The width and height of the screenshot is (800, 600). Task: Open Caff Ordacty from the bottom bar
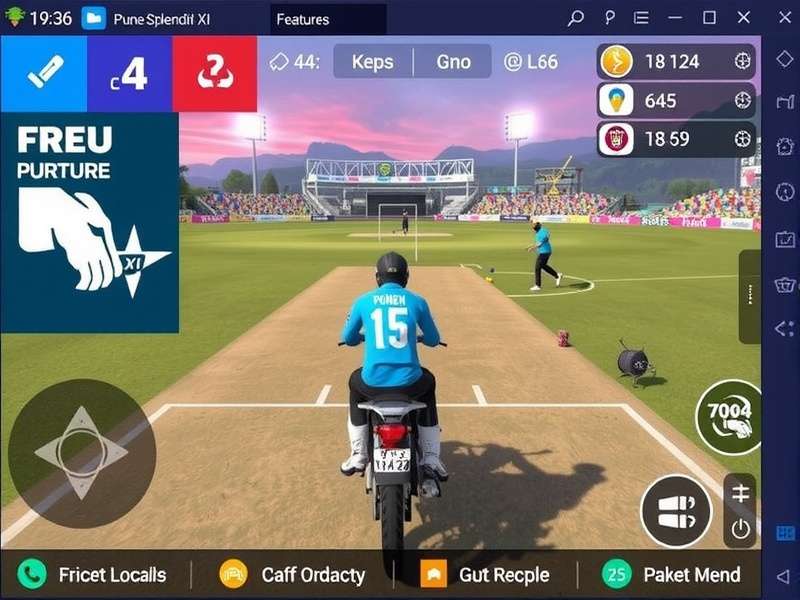(x=294, y=574)
